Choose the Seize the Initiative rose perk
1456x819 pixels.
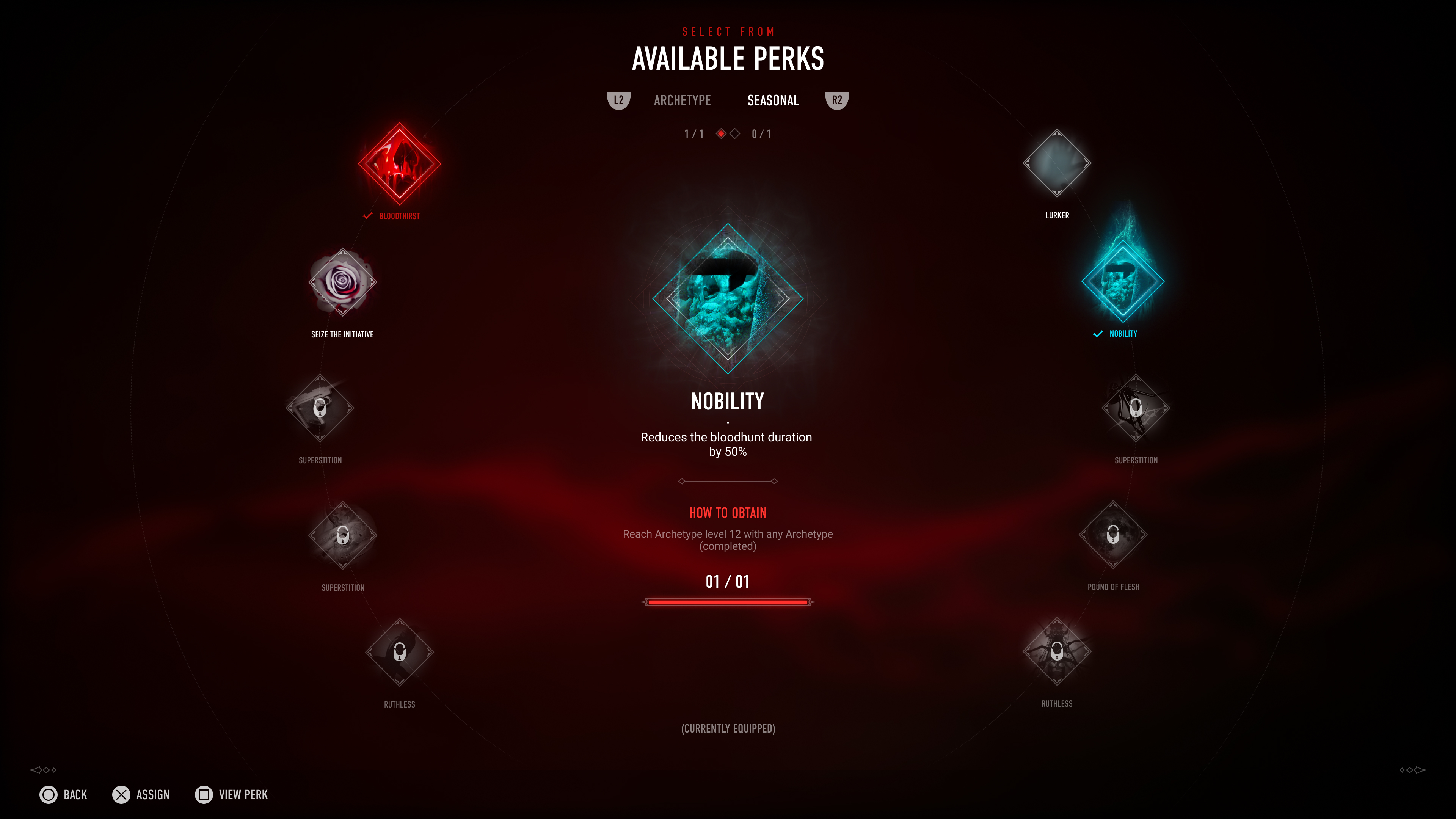(342, 282)
